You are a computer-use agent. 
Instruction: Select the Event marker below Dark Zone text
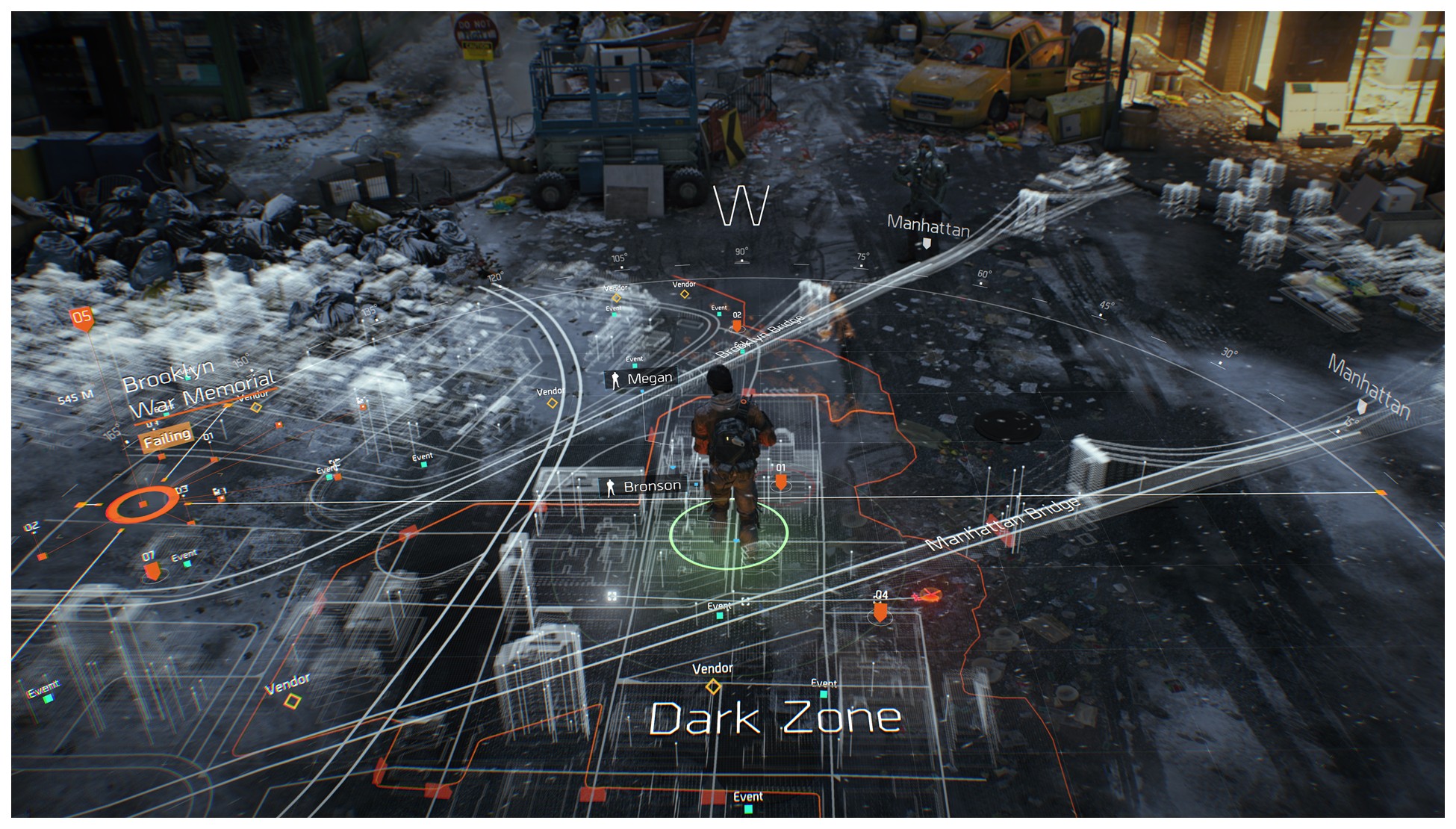pos(748,800)
